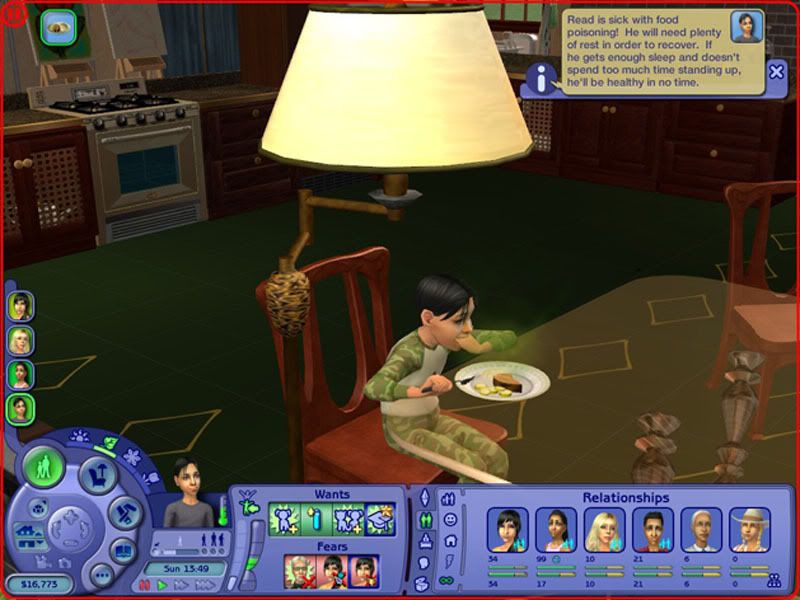Open the house-shaped panel tab
The image size is (800, 600).
450,540
